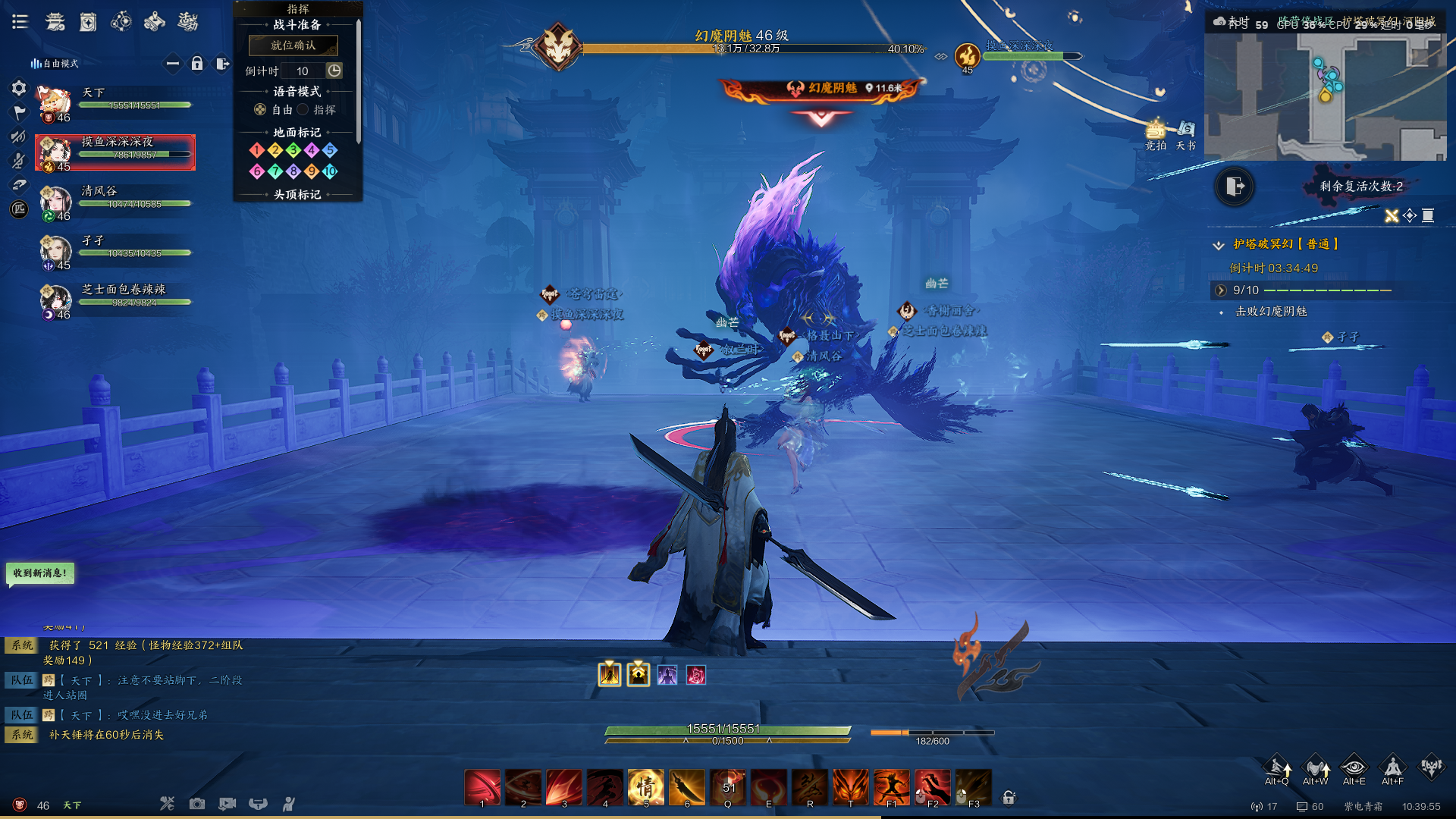Choose the cyan ground marker 10
1456x819 pixels.
pyautogui.click(x=329, y=171)
